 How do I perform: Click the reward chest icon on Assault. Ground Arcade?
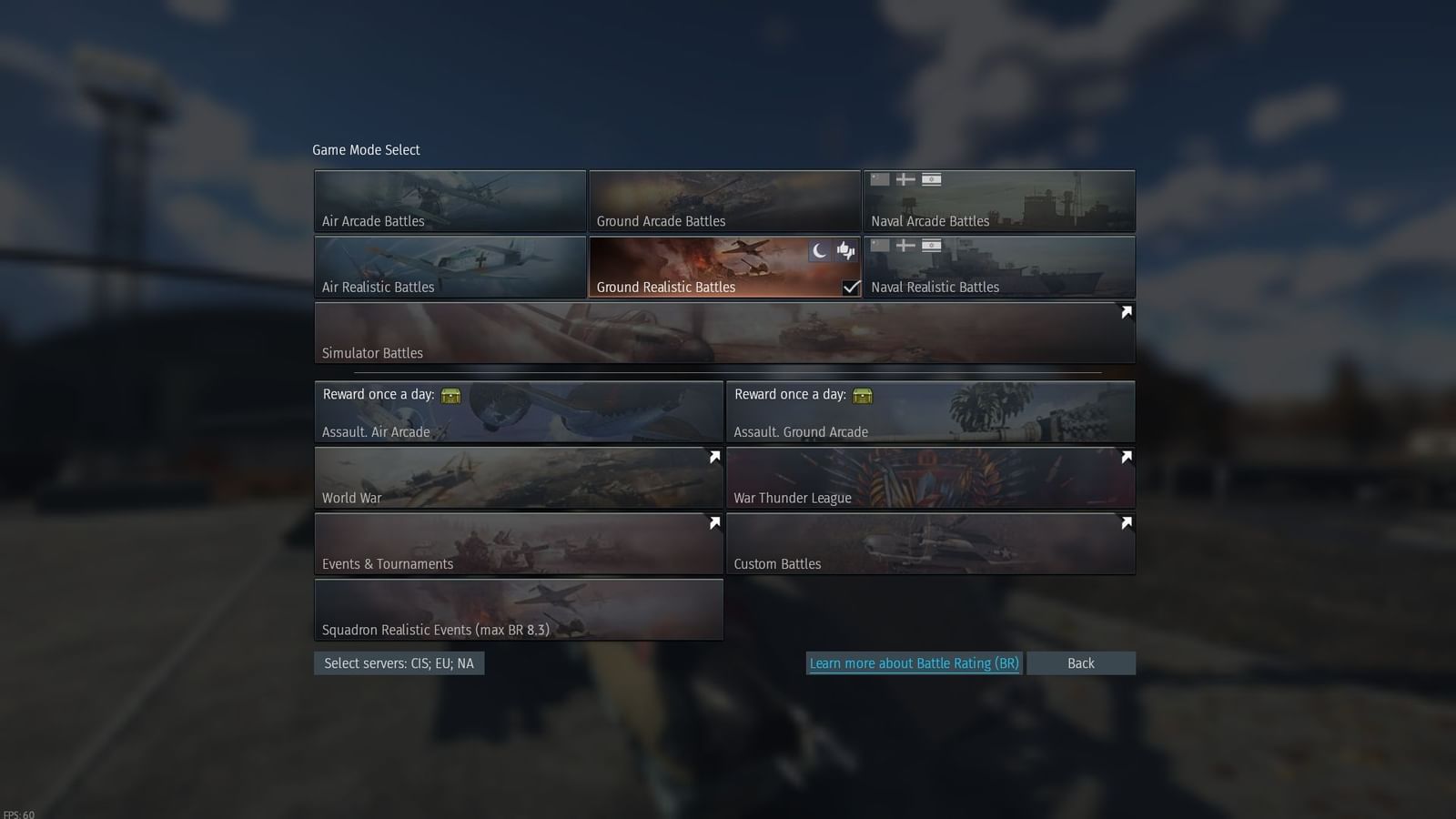click(863, 395)
